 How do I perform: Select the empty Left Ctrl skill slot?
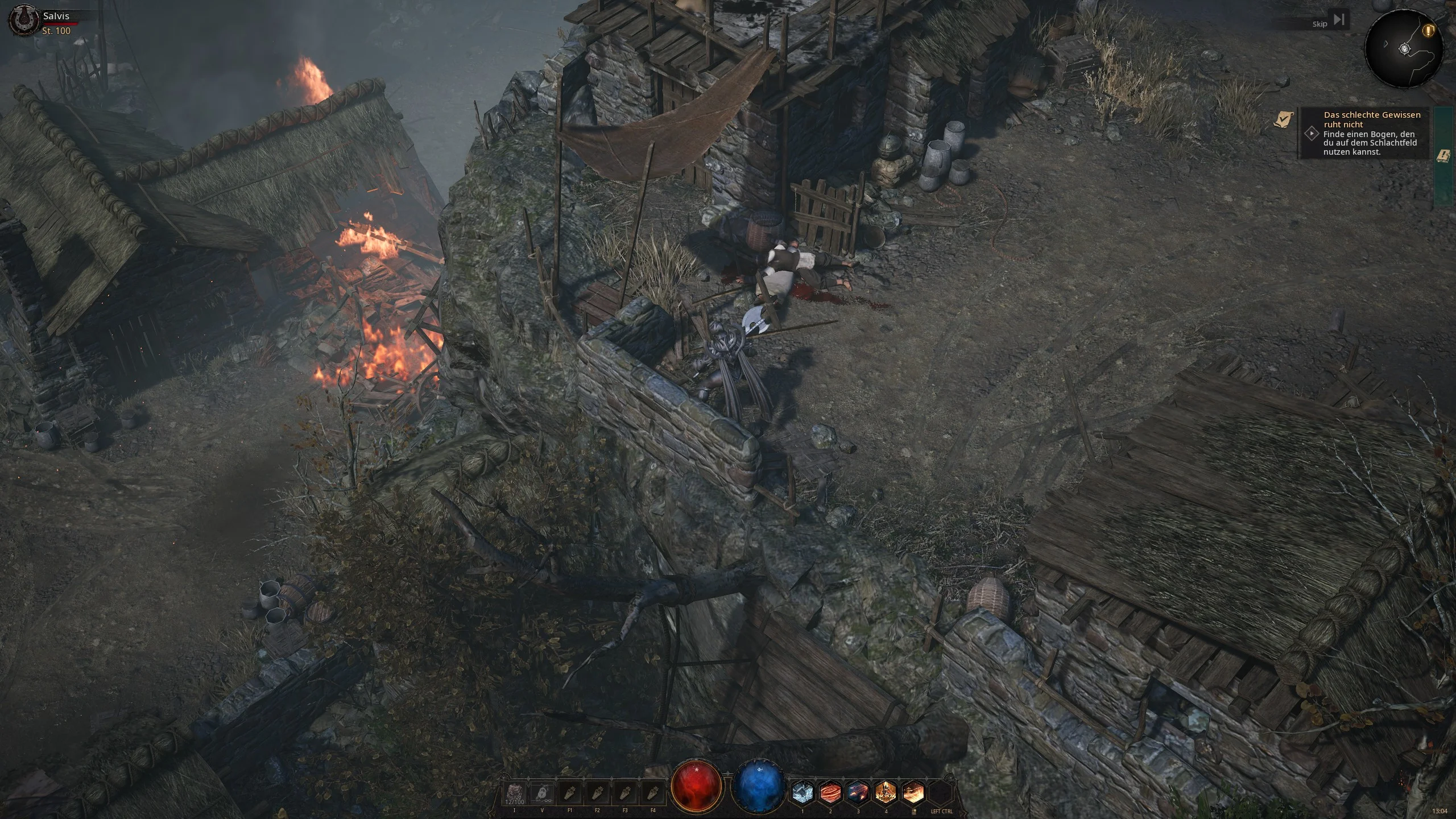pyautogui.click(x=941, y=792)
